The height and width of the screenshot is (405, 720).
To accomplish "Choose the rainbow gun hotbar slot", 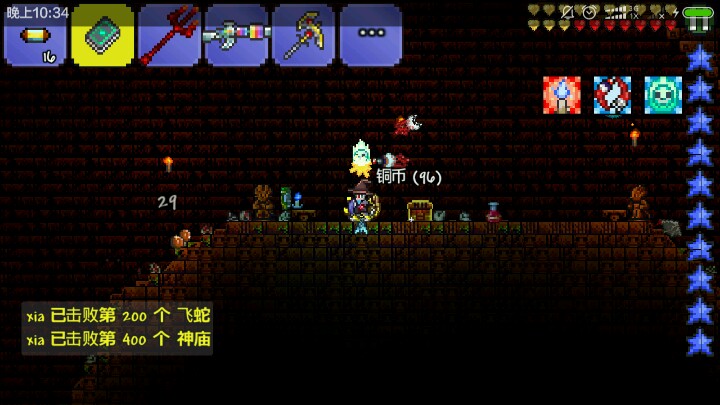I will [236, 37].
